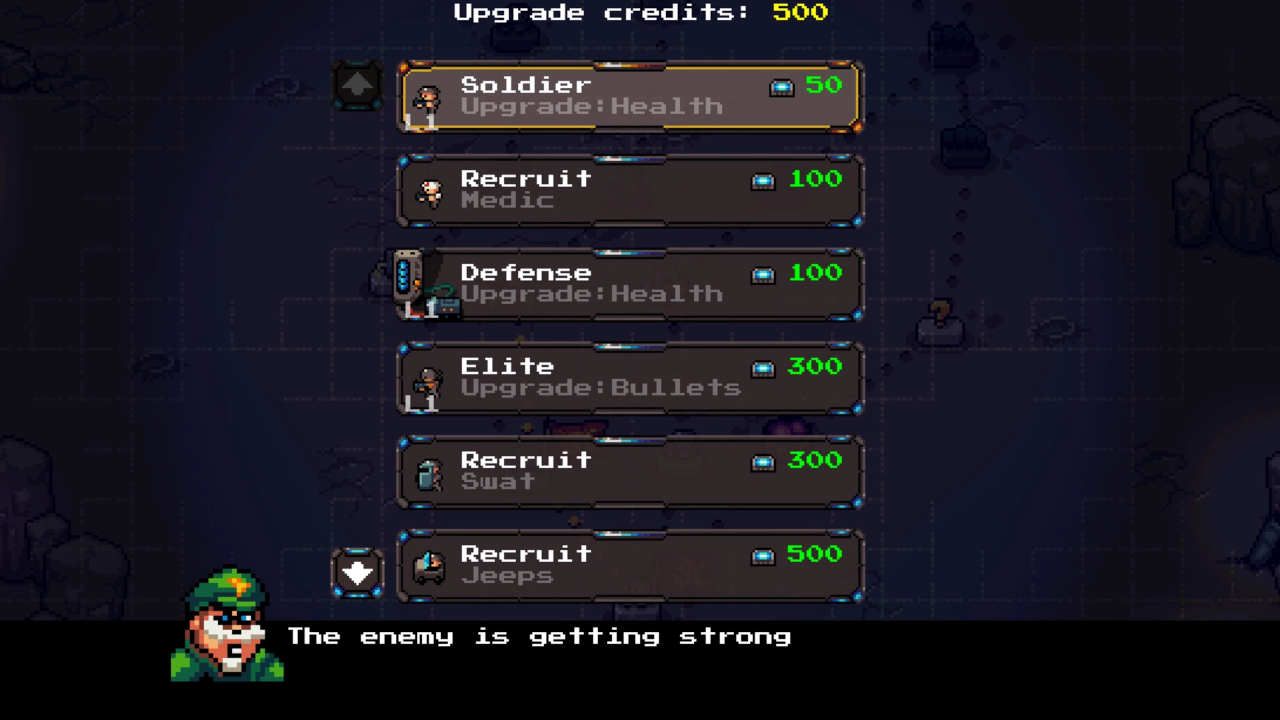Click the Jeep recruit icon
The height and width of the screenshot is (720, 1280).
[x=428, y=567]
